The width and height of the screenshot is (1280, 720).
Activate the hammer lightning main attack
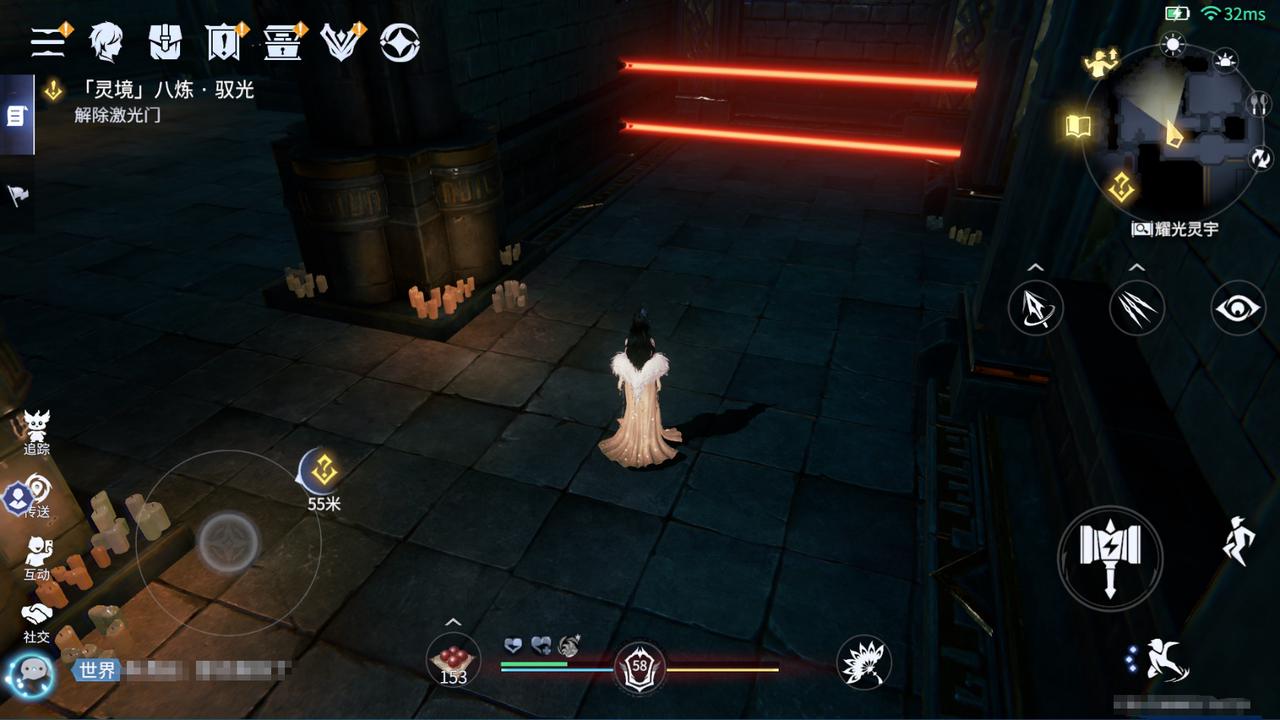point(1110,557)
